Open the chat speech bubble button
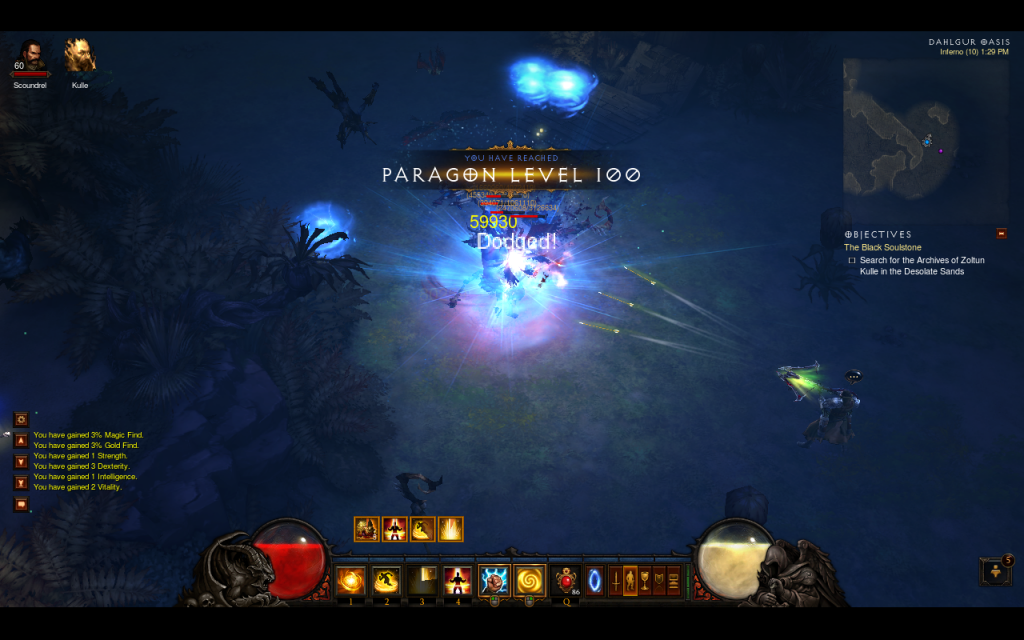This screenshot has width=1024, height=640. pos(20,504)
